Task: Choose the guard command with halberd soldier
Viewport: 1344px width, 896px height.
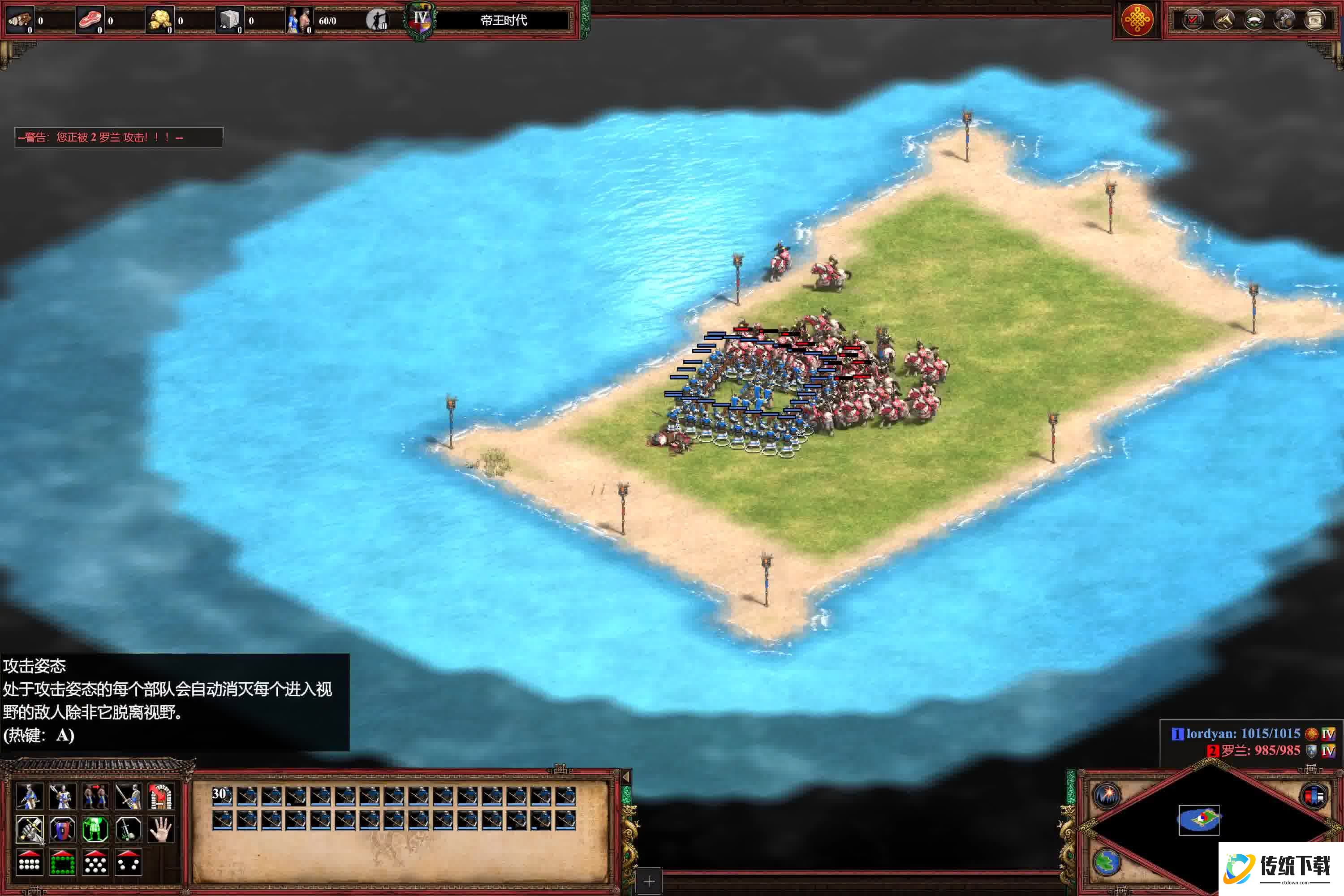Action: point(62,797)
